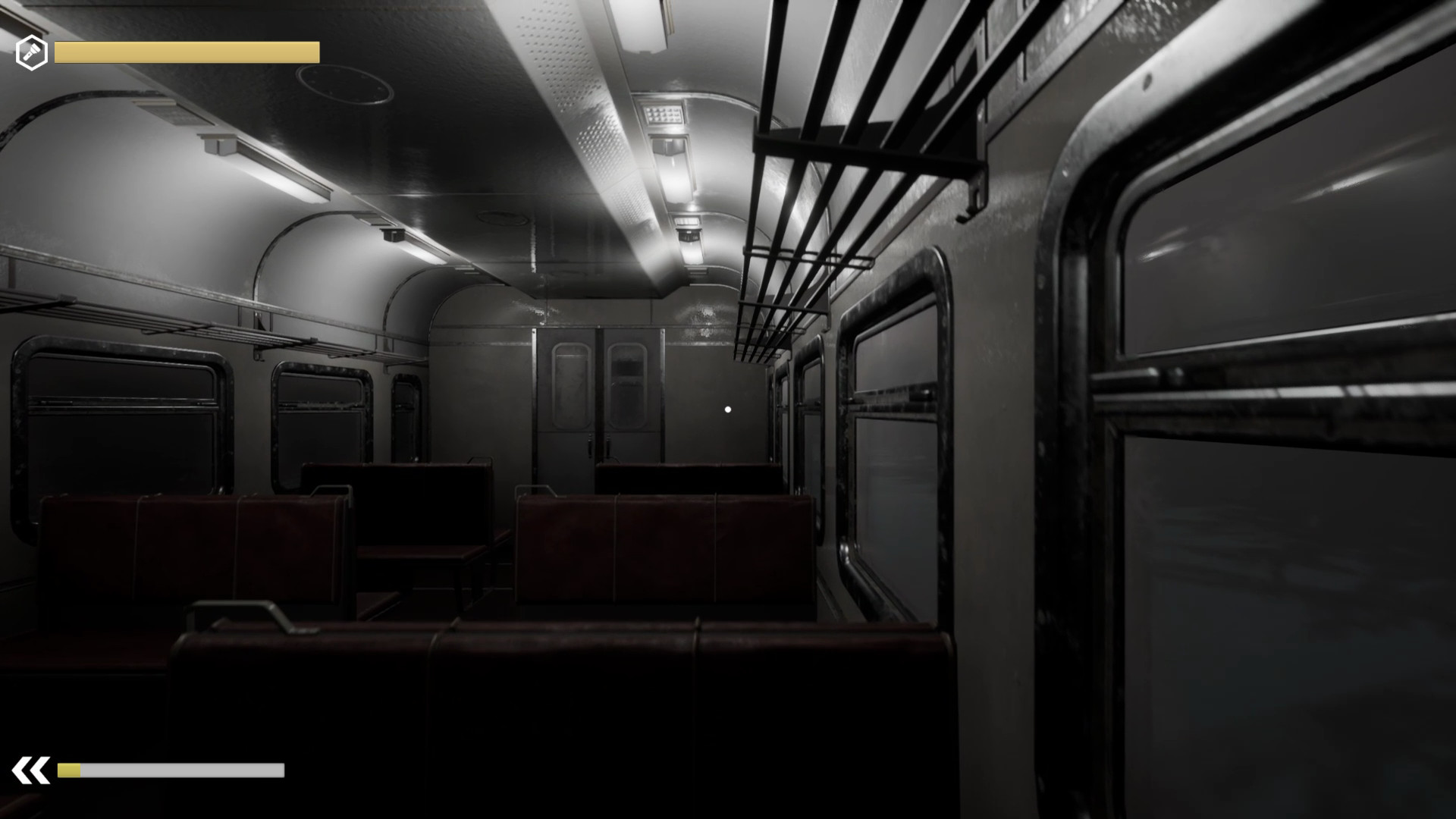Screen dimensions: 1456x819
Task: Click the double-chevron rewind icon bottom left
Action: 30,768
